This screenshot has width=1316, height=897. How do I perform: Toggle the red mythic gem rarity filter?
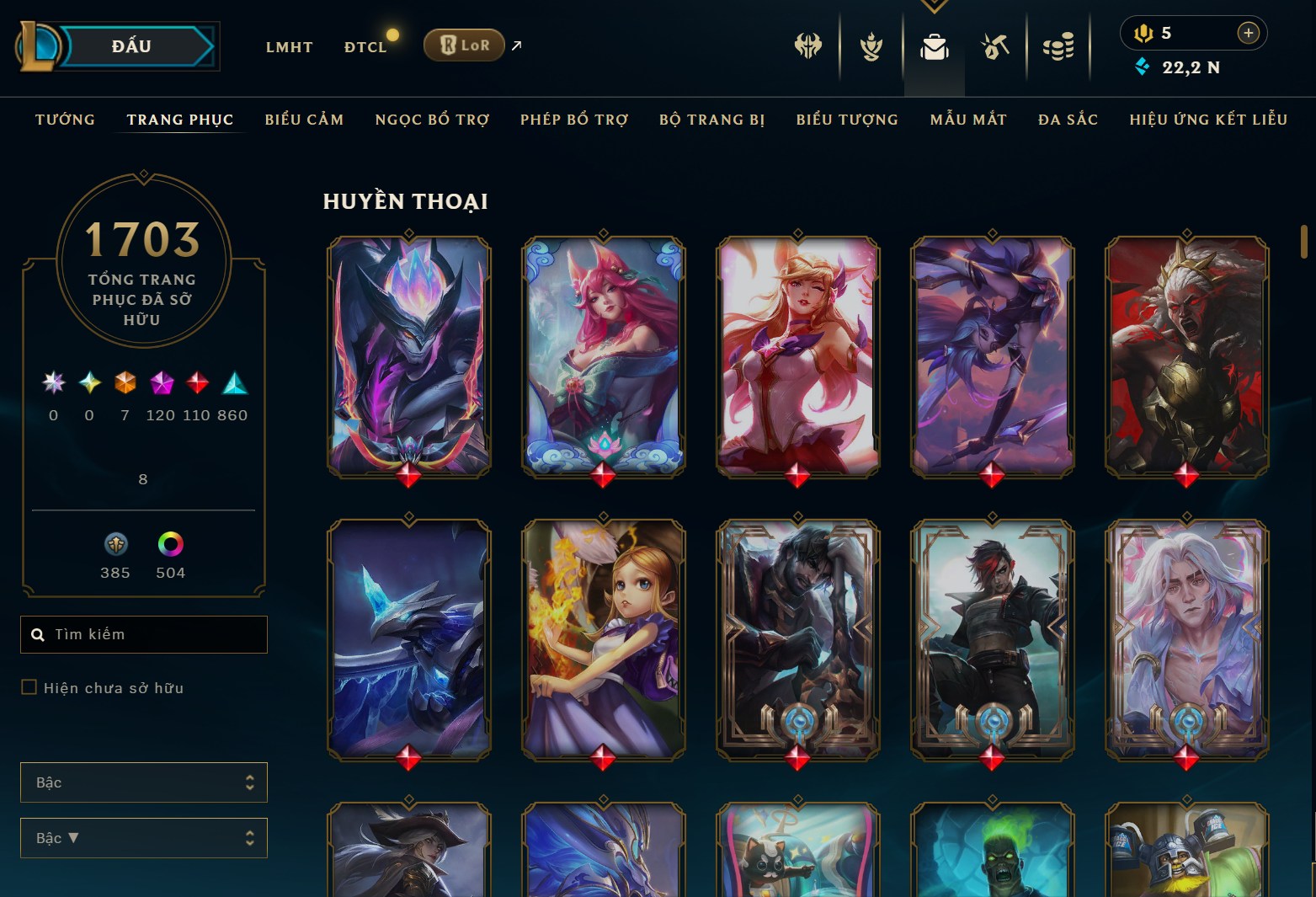196,385
